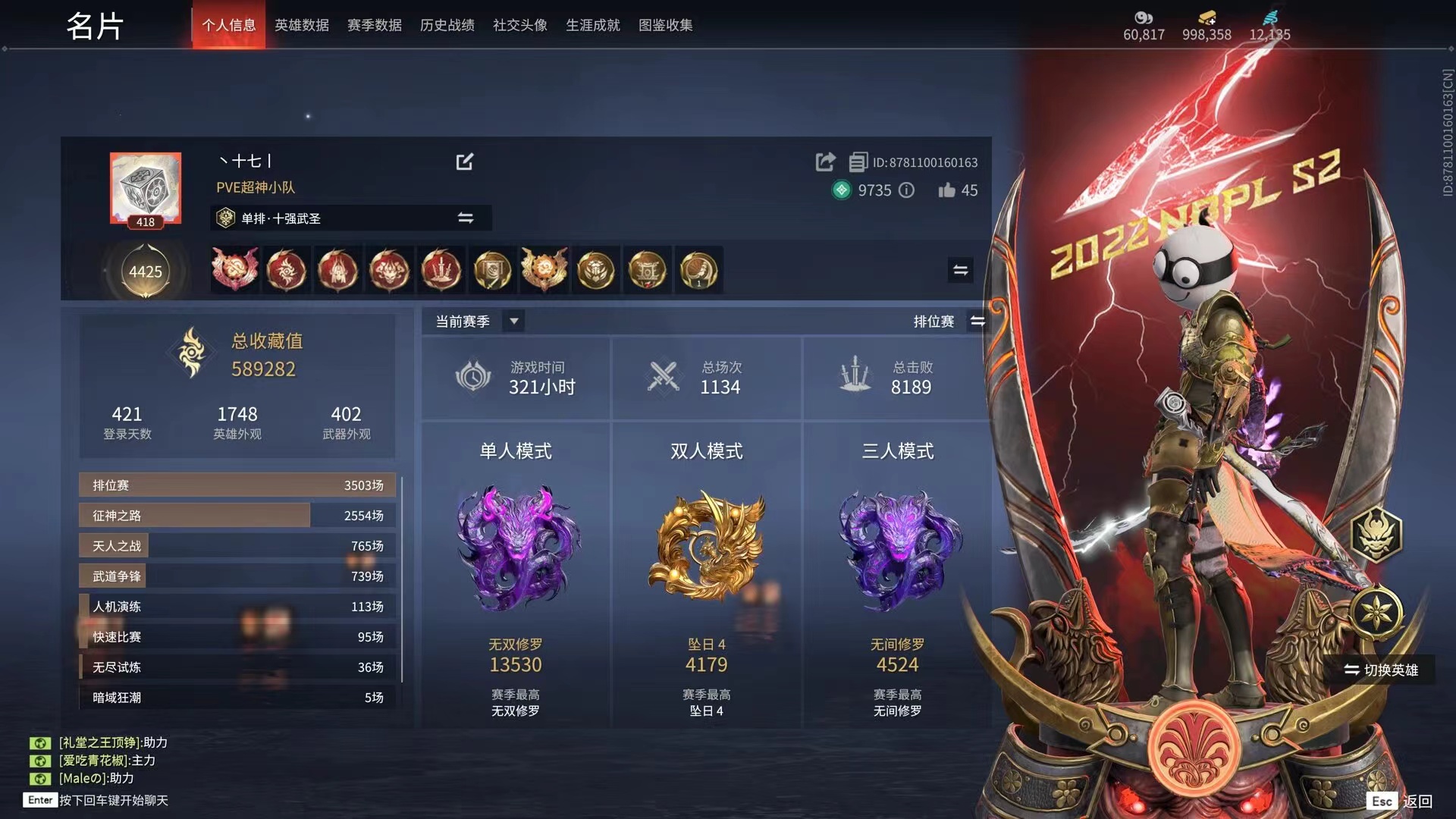Viewport: 1456px width, 819px height.
Task: Select the 历史战绩 tab
Action: click(x=447, y=25)
